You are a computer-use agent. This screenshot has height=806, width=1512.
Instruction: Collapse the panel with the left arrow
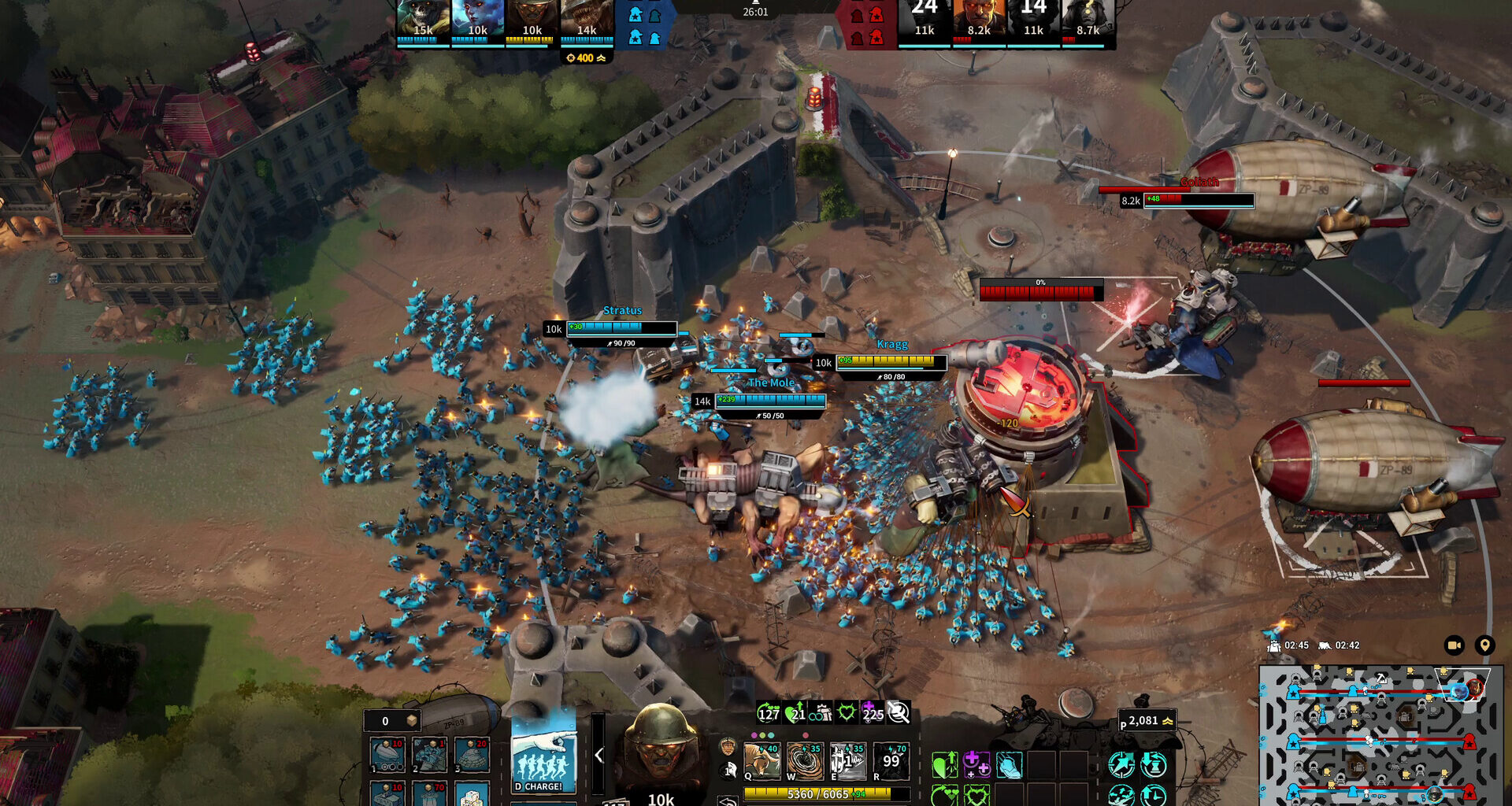coord(598,756)
